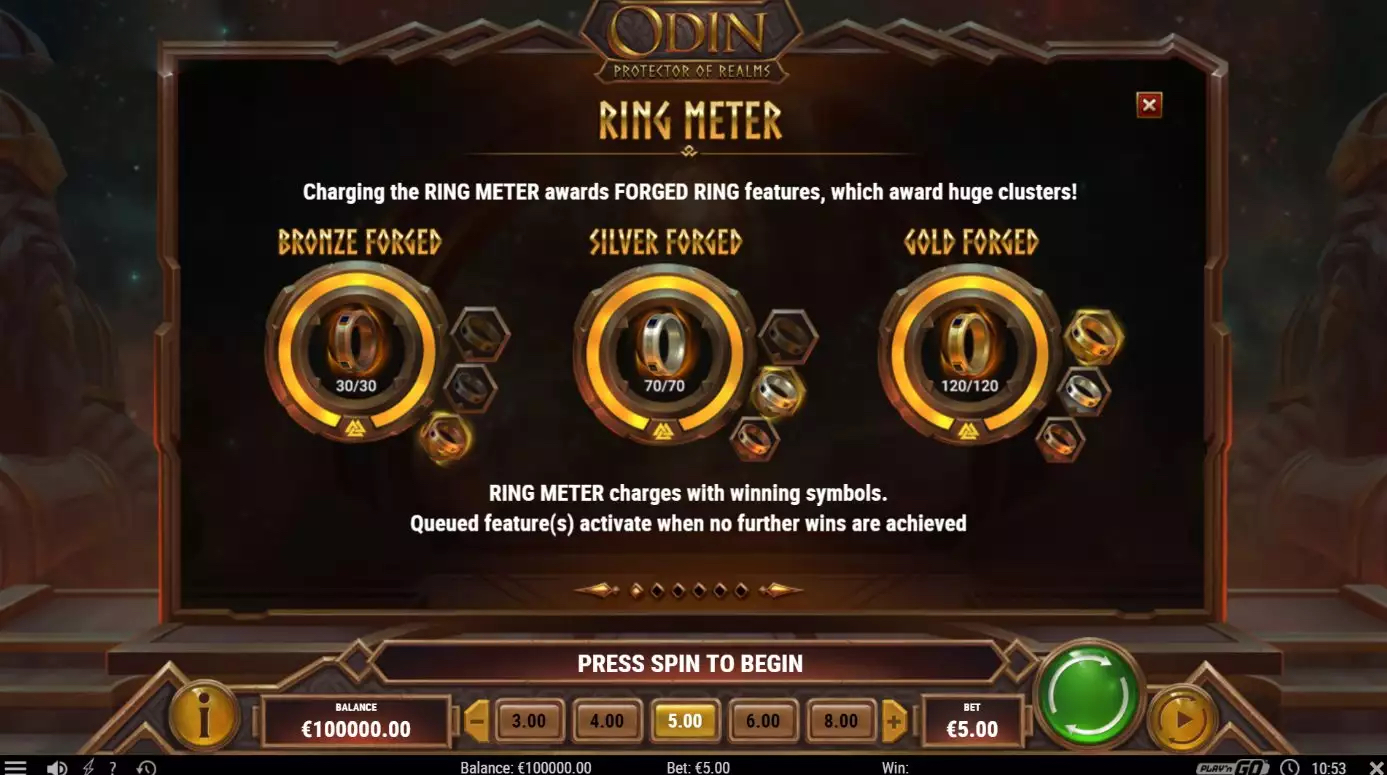Screen dimensions: 1387x775
Task: Go to the next info page arrow
Action: click(781, 590)
